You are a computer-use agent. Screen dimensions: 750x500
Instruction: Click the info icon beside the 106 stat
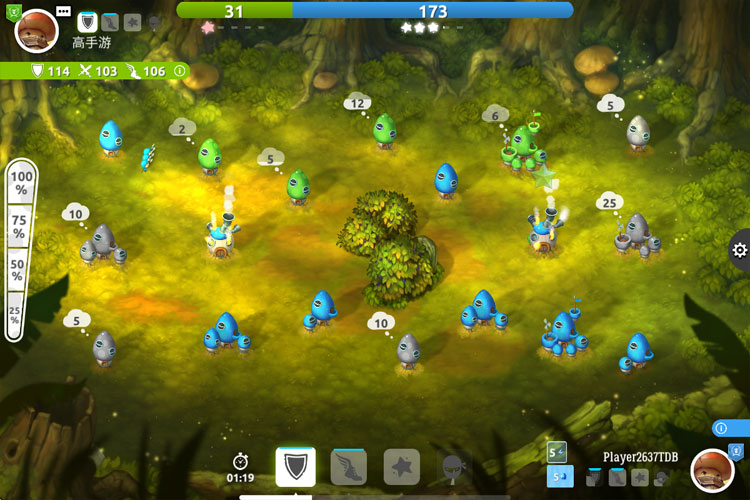[180, 71]
